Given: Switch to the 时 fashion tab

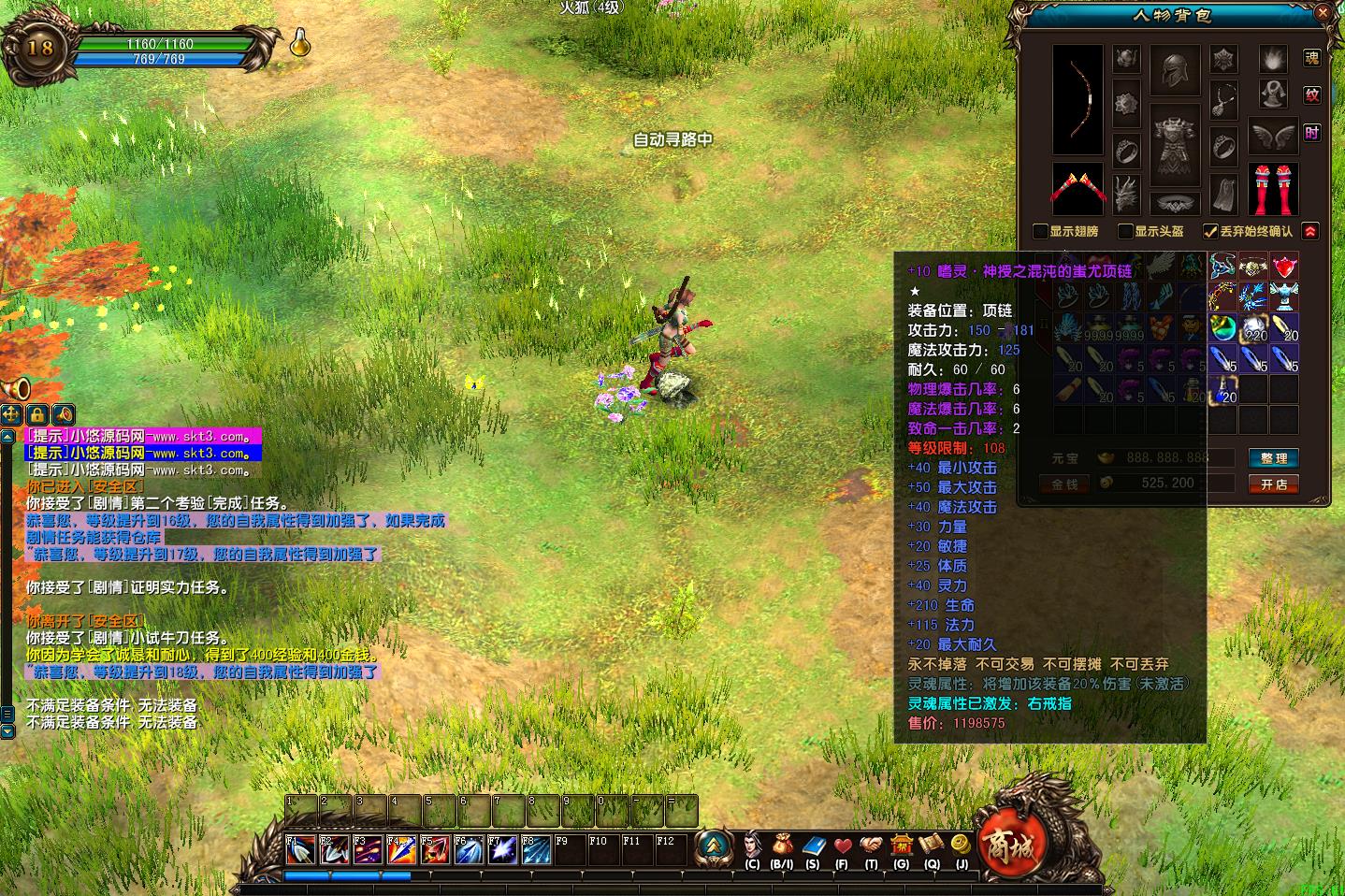Looking at the screenshot, I should point(1312,133).
